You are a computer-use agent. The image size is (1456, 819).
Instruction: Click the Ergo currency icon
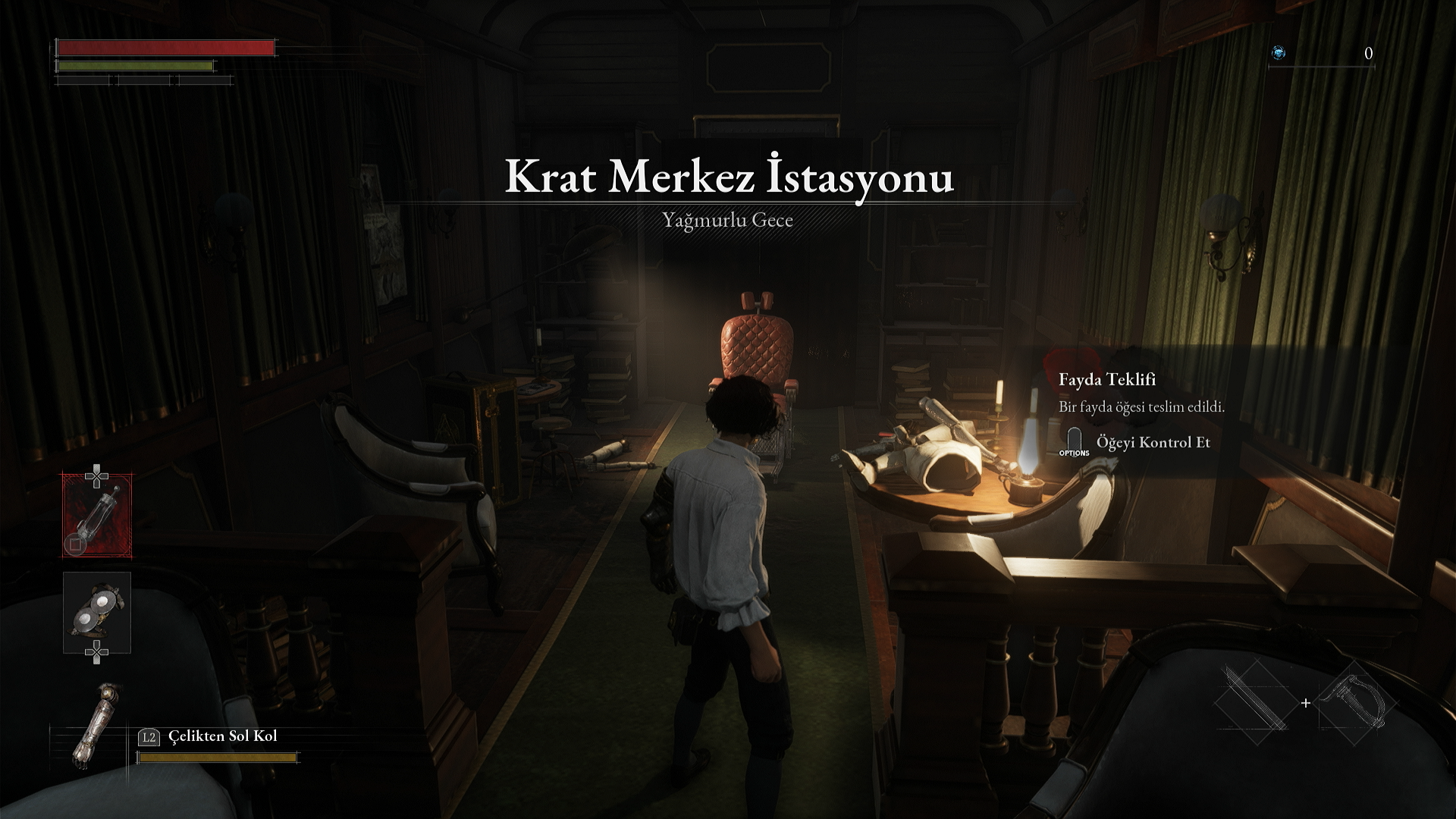click(x=1279, y=53)
